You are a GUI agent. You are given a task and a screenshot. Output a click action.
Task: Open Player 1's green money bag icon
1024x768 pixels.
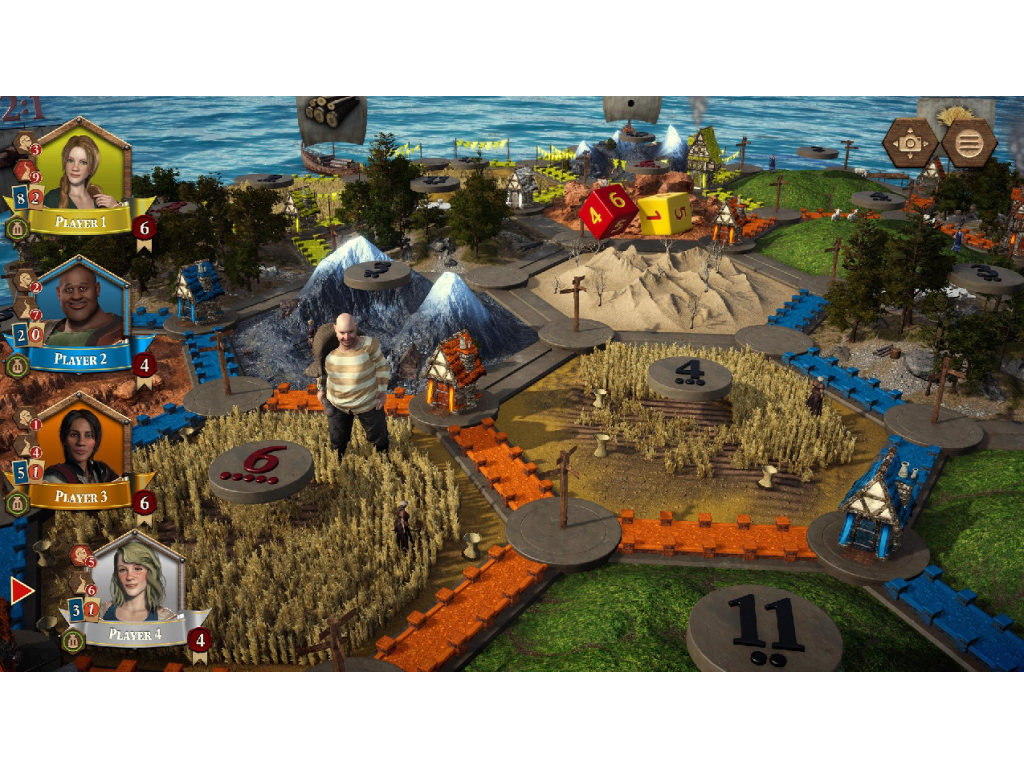point(17,229)
